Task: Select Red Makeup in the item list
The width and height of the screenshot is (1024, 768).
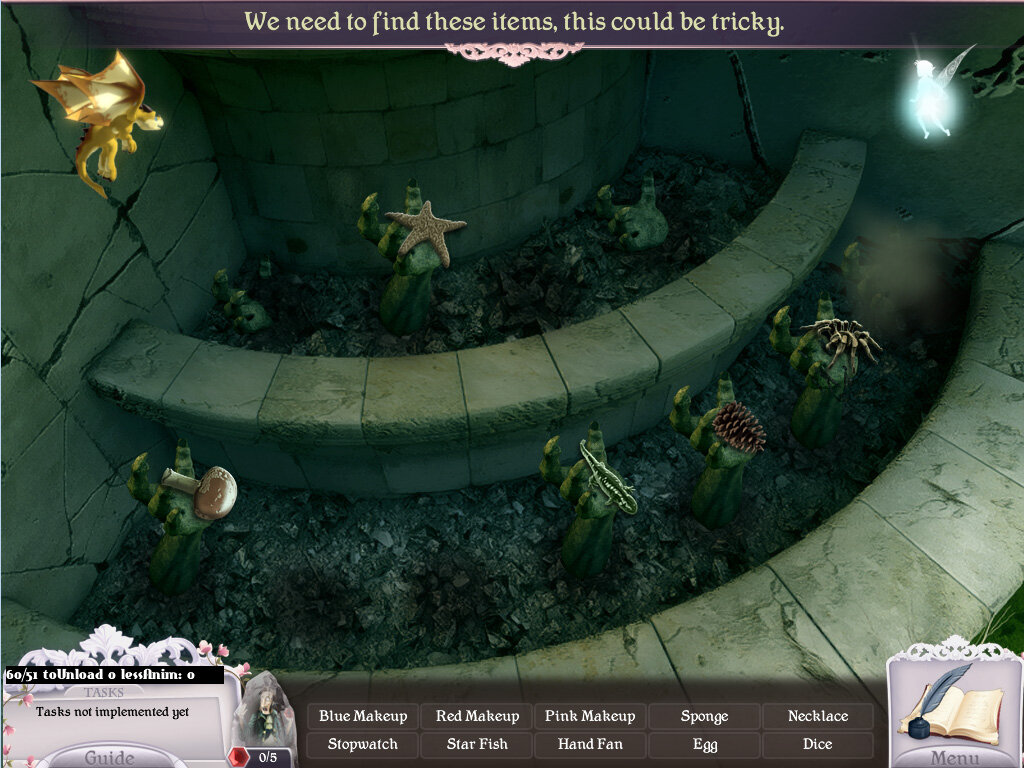Action: [x=477, y=716]
